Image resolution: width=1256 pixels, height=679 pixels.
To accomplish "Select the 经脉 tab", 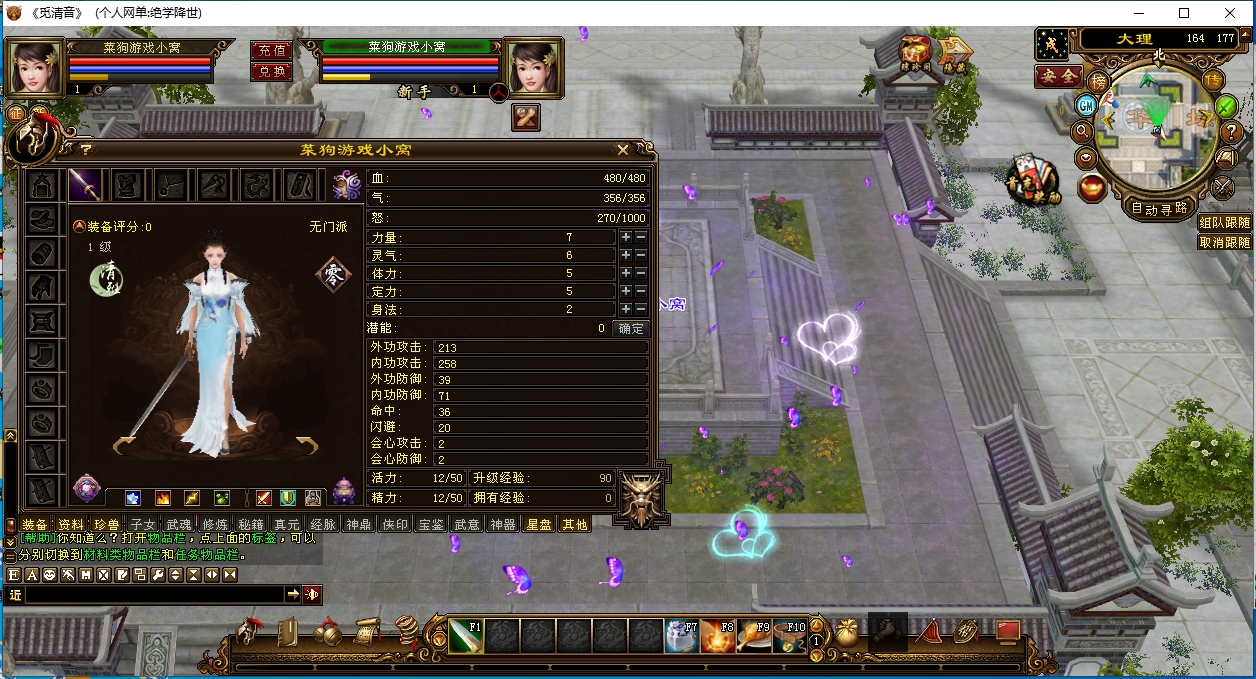I will 322,524.
